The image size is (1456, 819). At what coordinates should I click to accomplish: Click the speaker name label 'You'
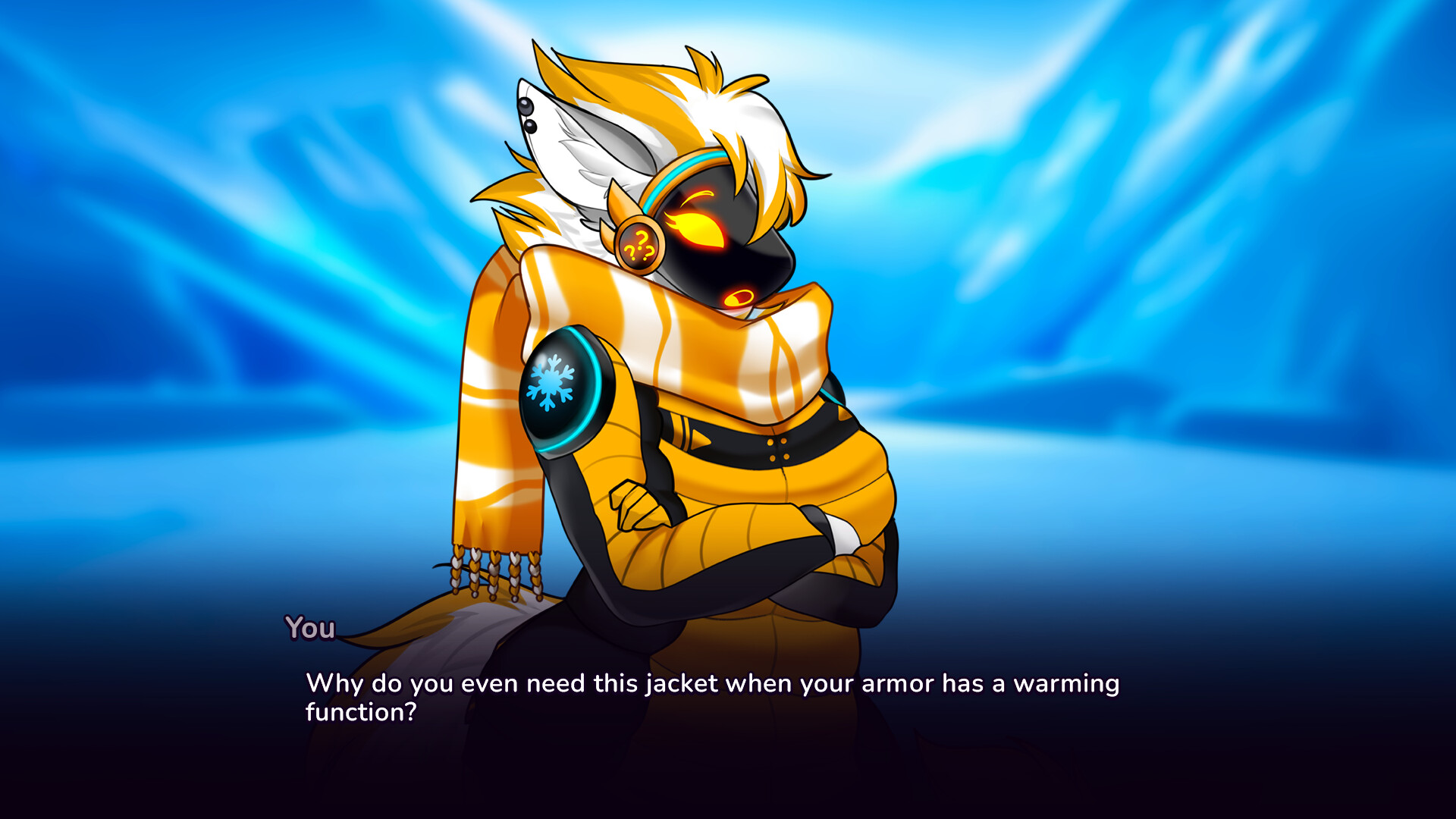click(x=310, y=628)
